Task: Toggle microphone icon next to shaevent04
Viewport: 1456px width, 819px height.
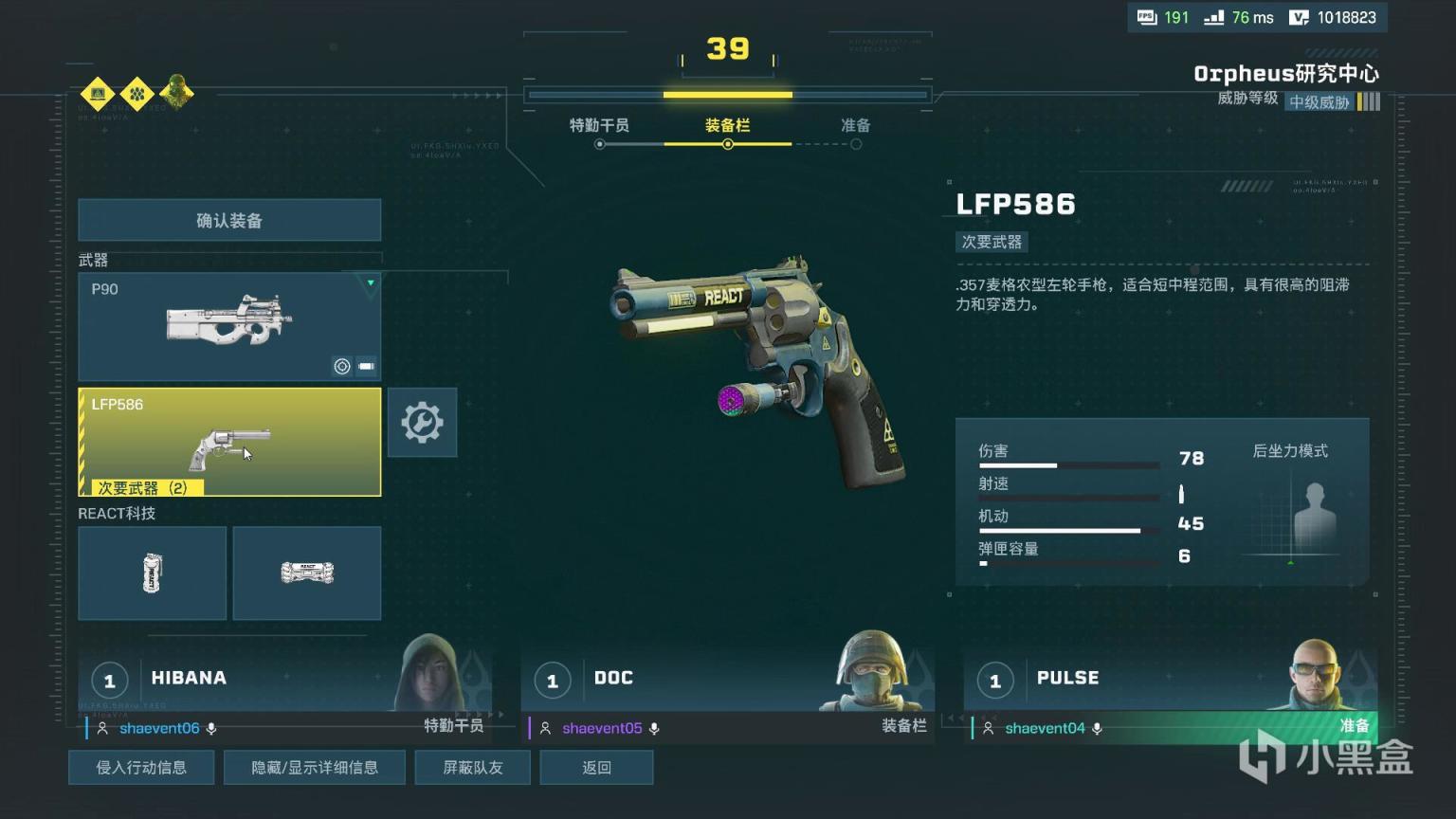Action: pos(1097,729)
